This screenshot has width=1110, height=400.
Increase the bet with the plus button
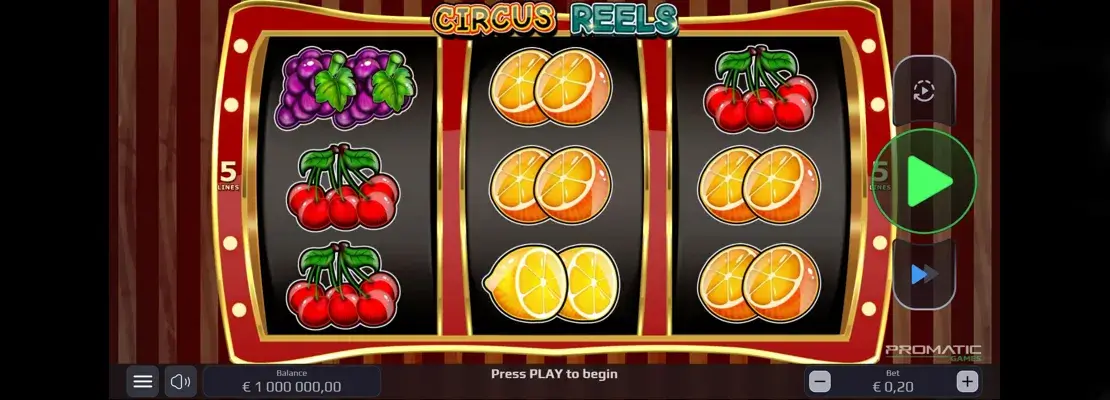click(x=966, y=381)
